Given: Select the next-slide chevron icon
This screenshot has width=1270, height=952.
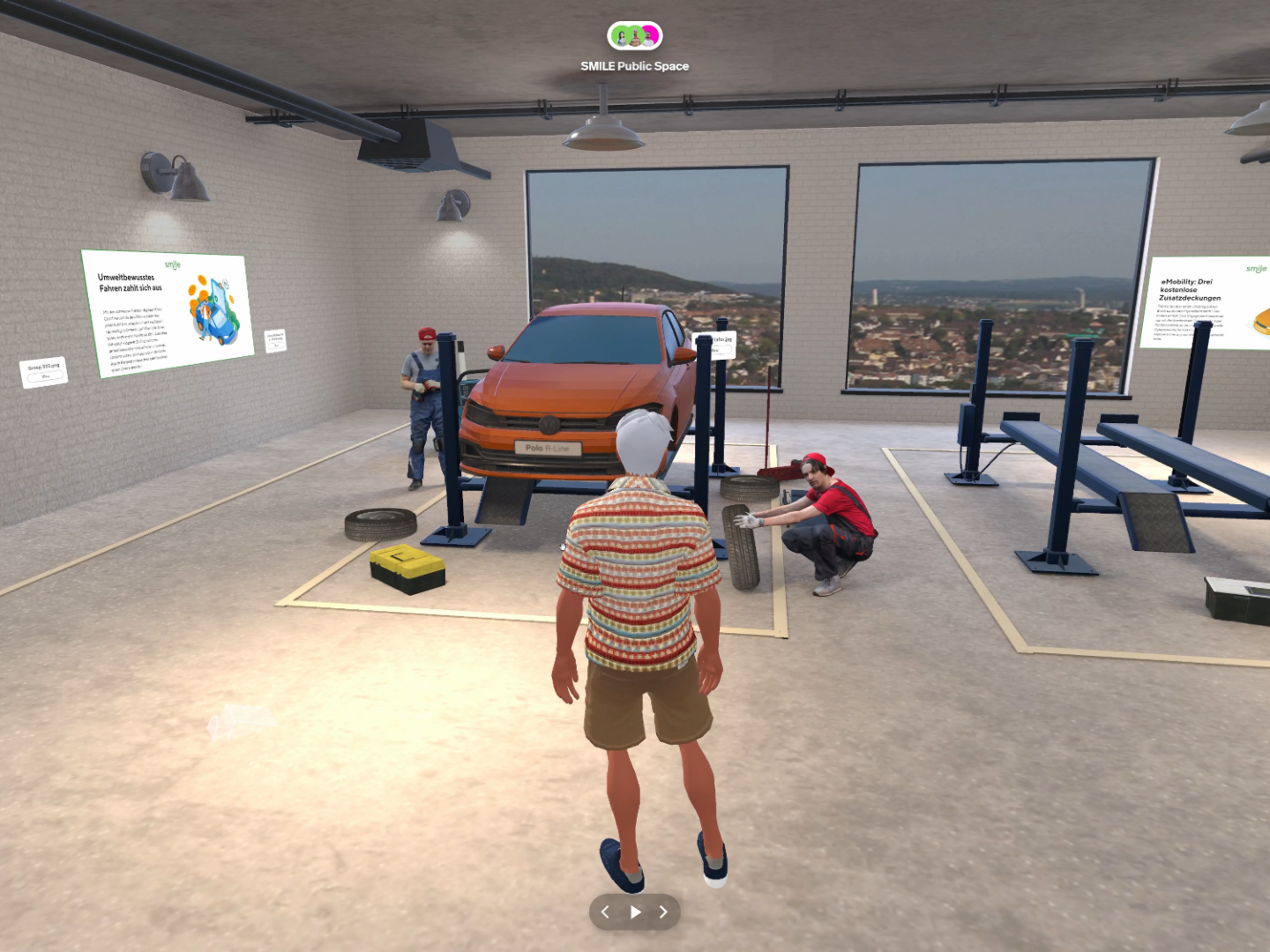Looking at the screenshot, I should coord(664,912).
